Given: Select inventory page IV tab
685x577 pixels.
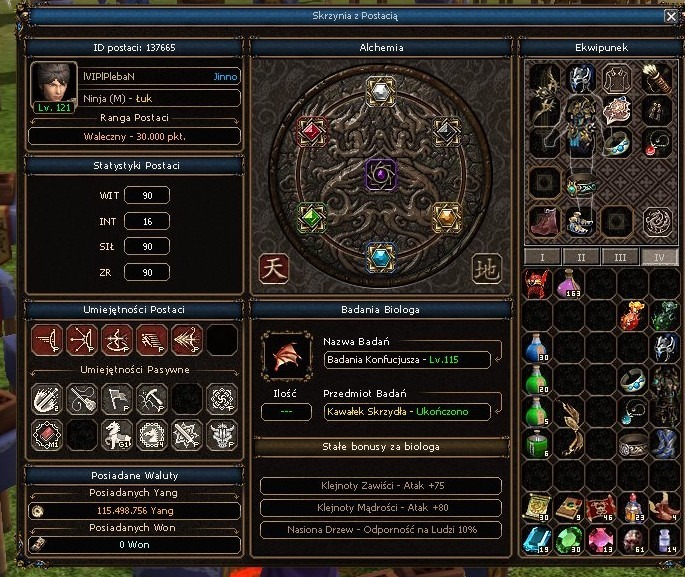Looking at the screenshot, I should [658, 257].
